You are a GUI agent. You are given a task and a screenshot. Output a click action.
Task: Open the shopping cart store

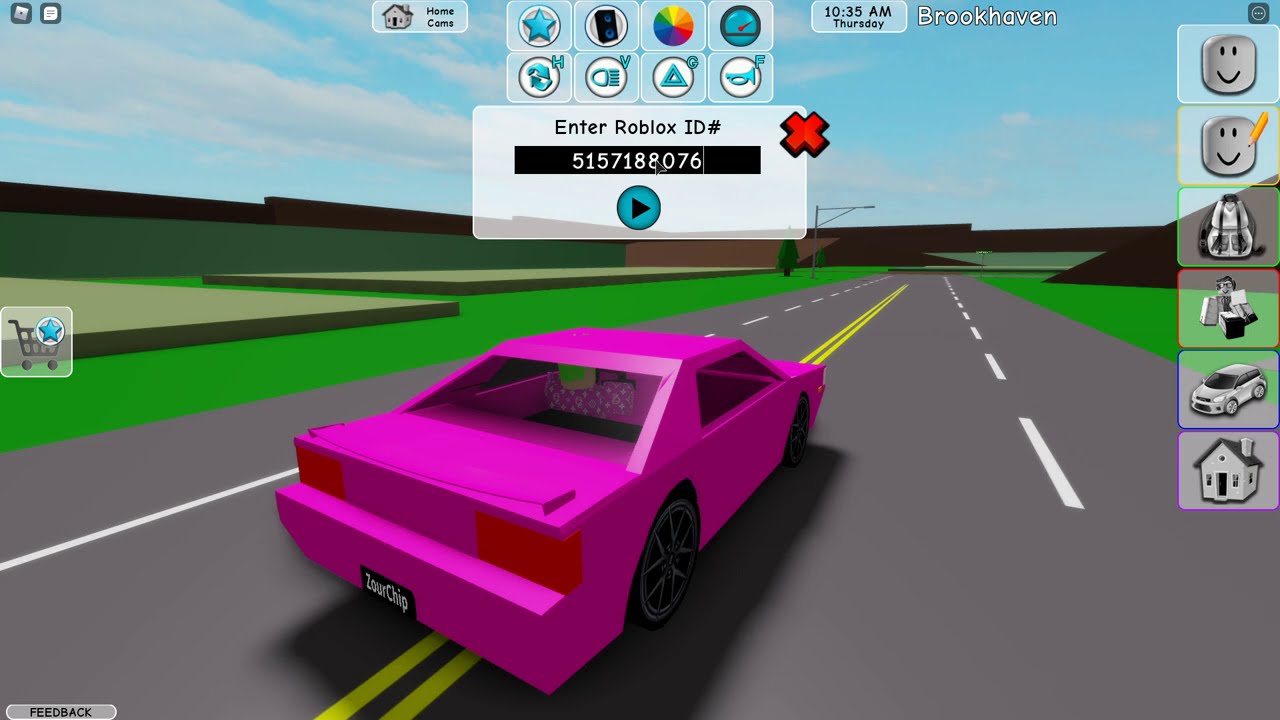coord(37,342)
